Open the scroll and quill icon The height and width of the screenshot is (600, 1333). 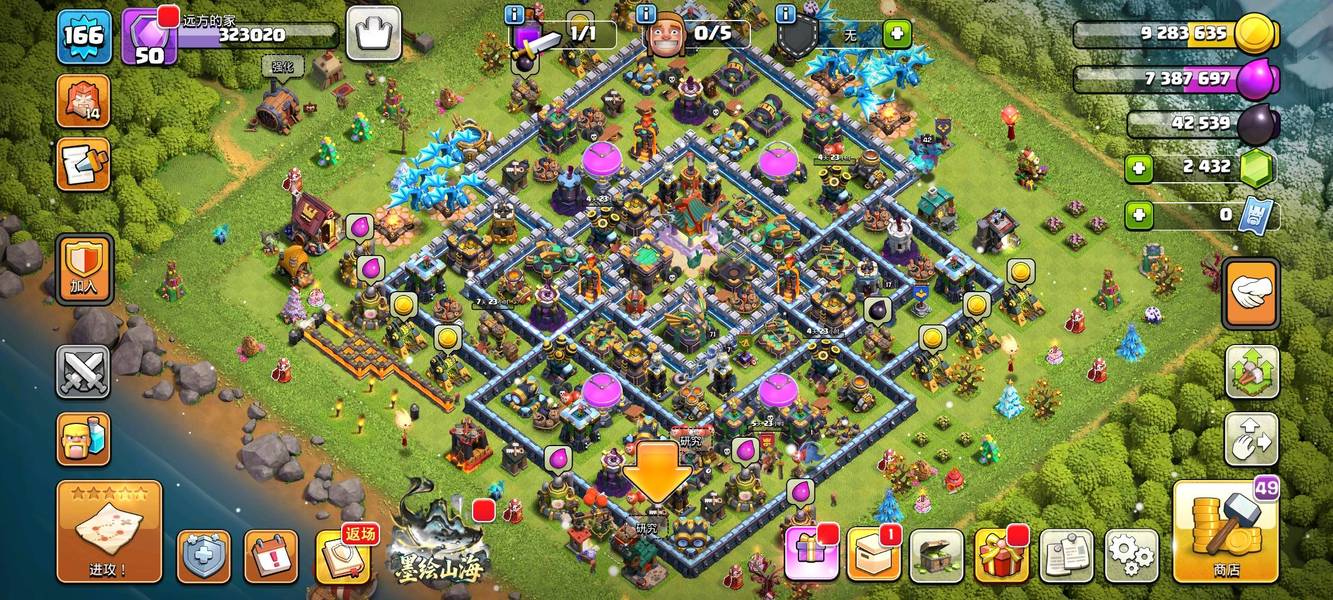pos(83,165)
